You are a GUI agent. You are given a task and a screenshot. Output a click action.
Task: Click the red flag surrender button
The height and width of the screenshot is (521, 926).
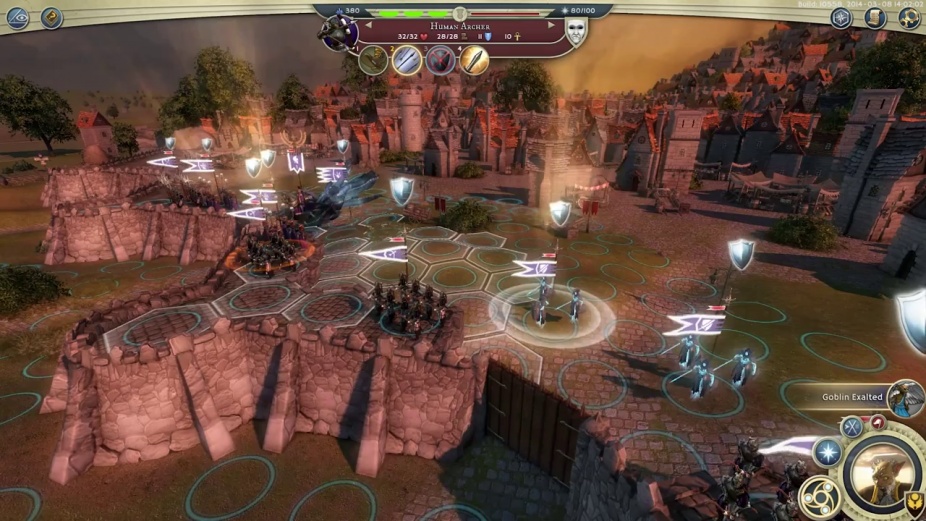click(x=877, y=422)
